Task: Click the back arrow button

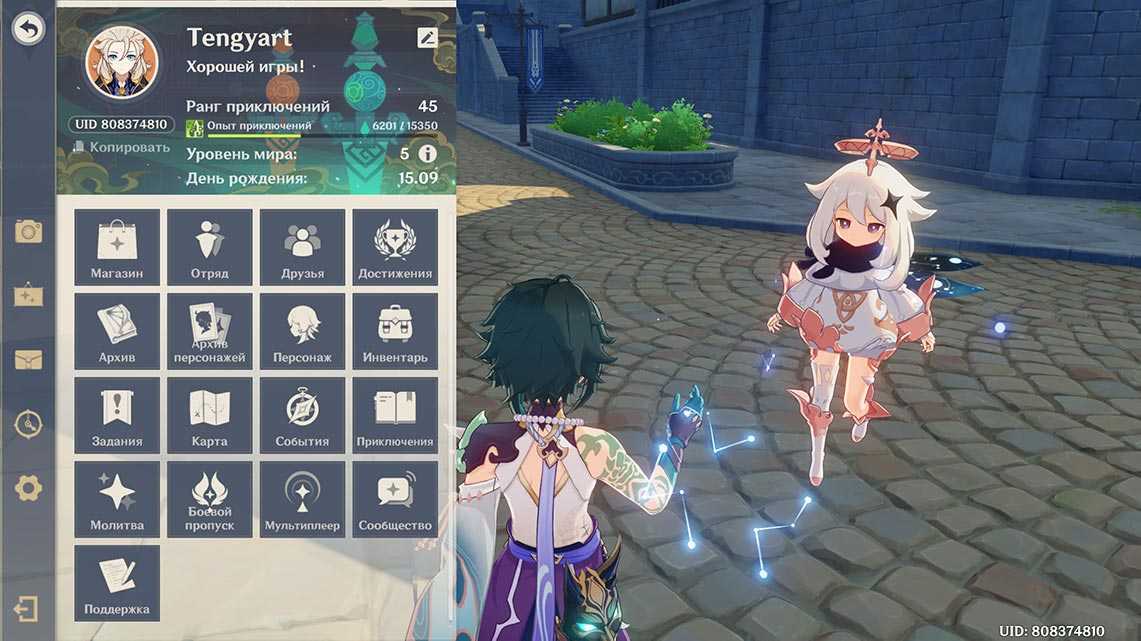Action: point(28,29)
